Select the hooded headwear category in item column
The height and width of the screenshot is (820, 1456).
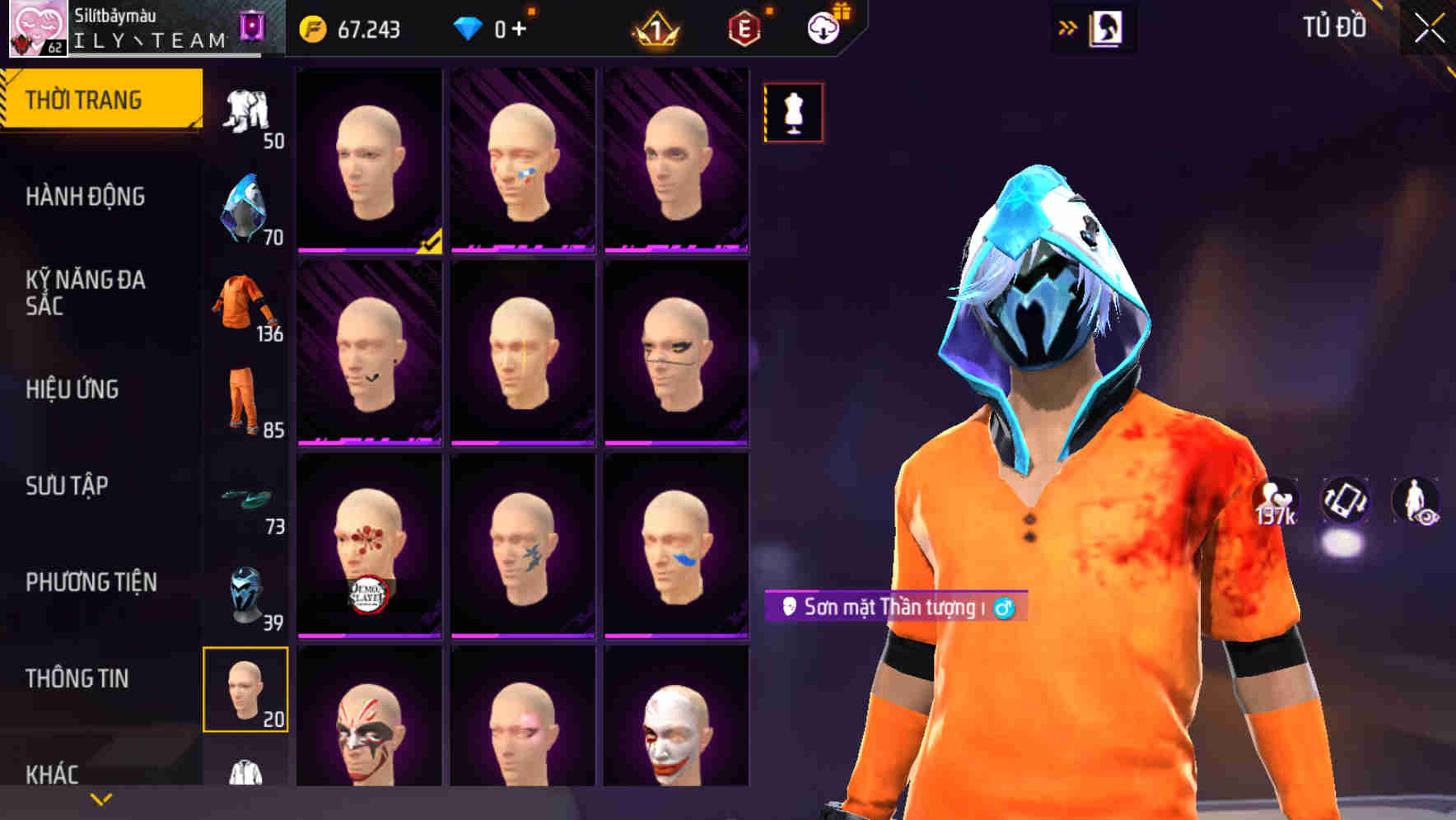[245, 206]
